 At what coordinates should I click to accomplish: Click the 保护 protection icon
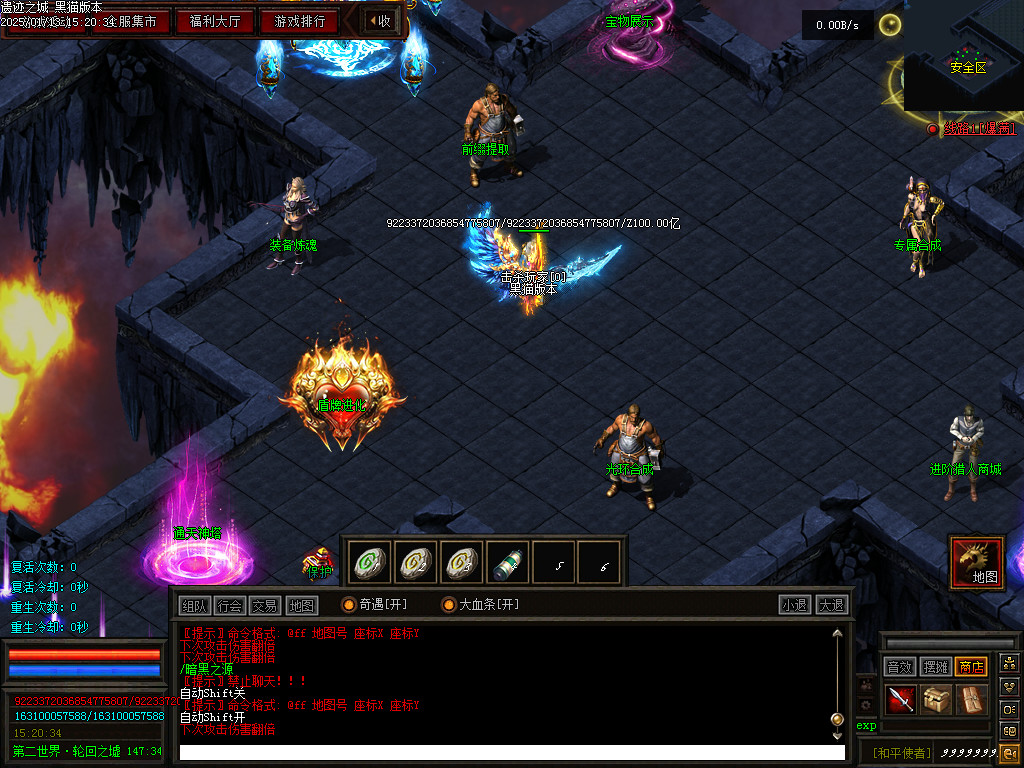pyautogui.click(x=319, y=563)
